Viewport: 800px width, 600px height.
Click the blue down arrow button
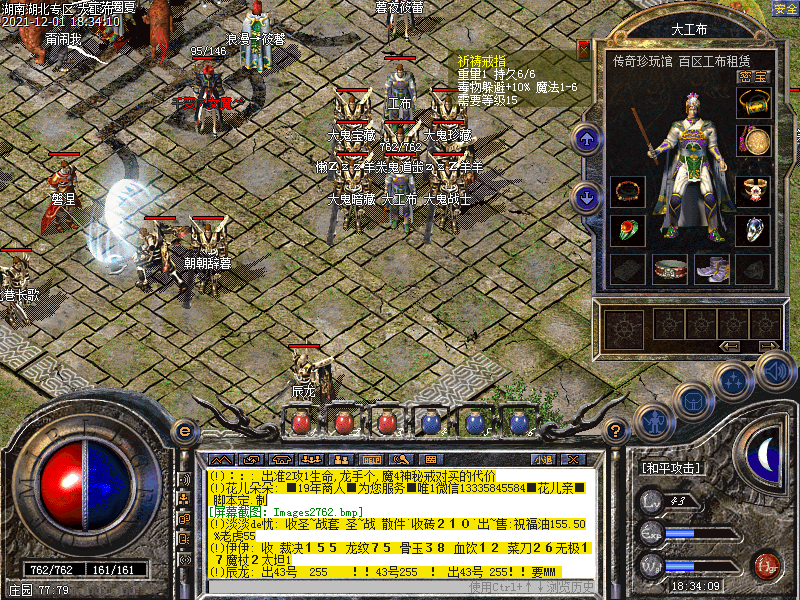tap(587, 197)
